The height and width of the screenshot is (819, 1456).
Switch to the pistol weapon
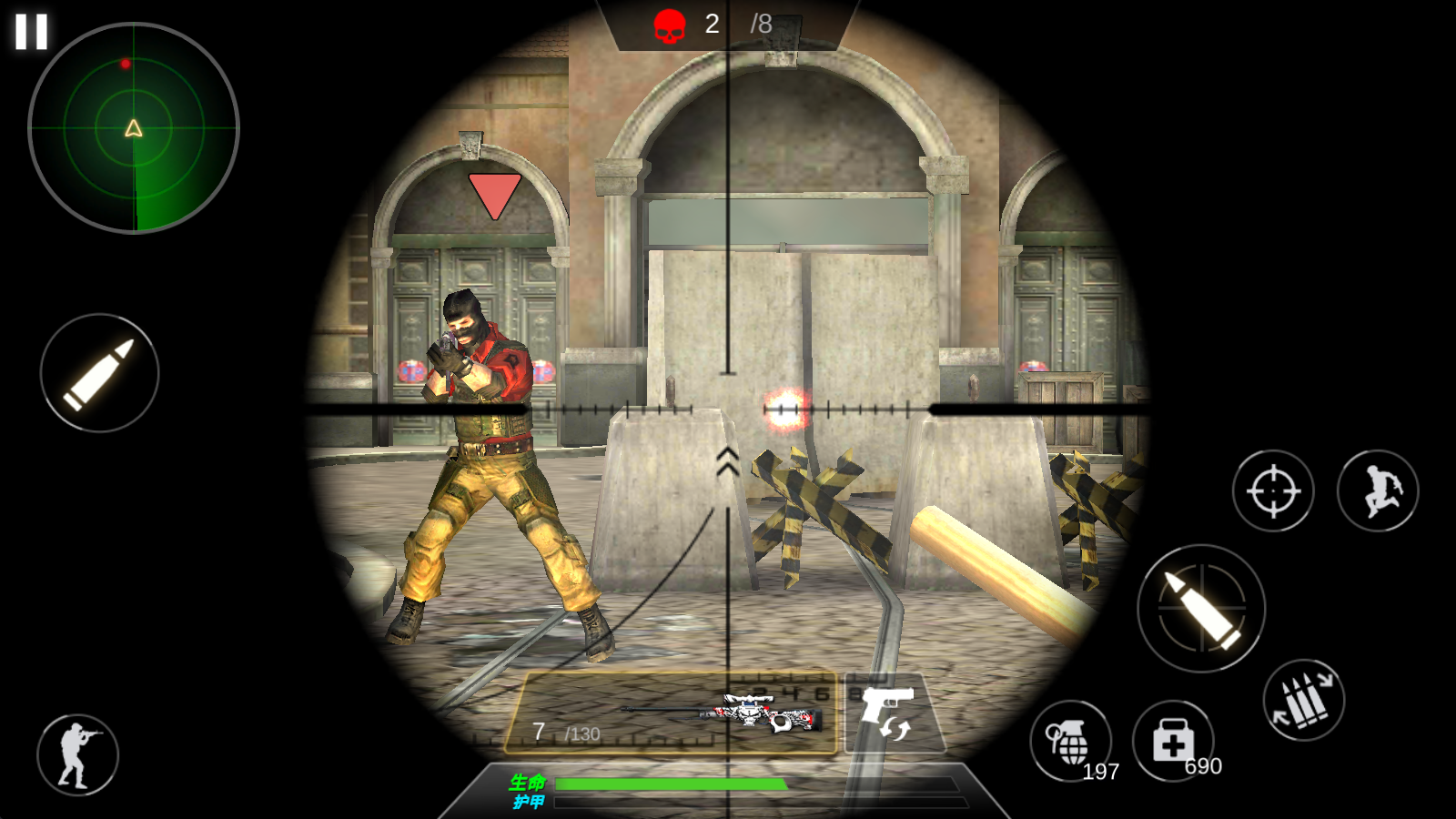point(889,713)
